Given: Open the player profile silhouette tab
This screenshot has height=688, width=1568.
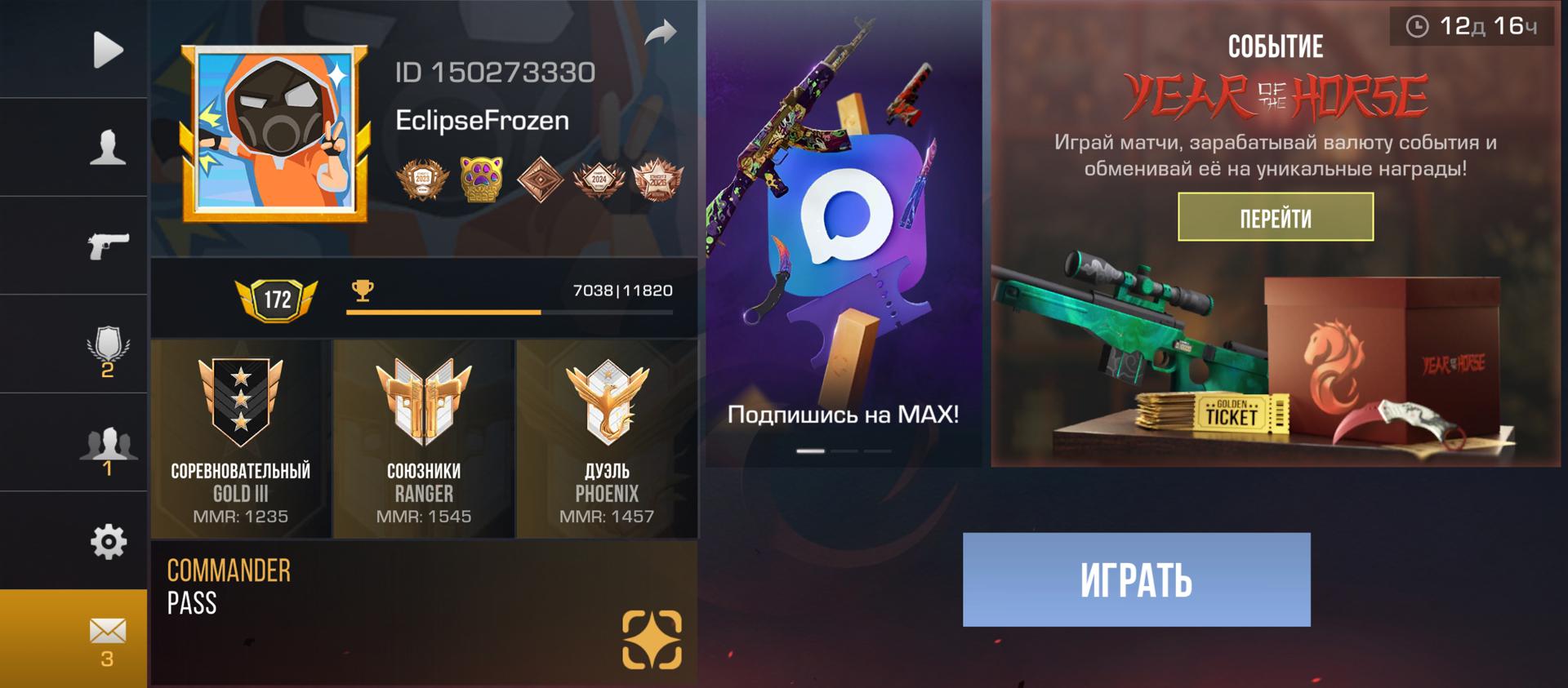Looking at the screenshot, I should 107,148.
